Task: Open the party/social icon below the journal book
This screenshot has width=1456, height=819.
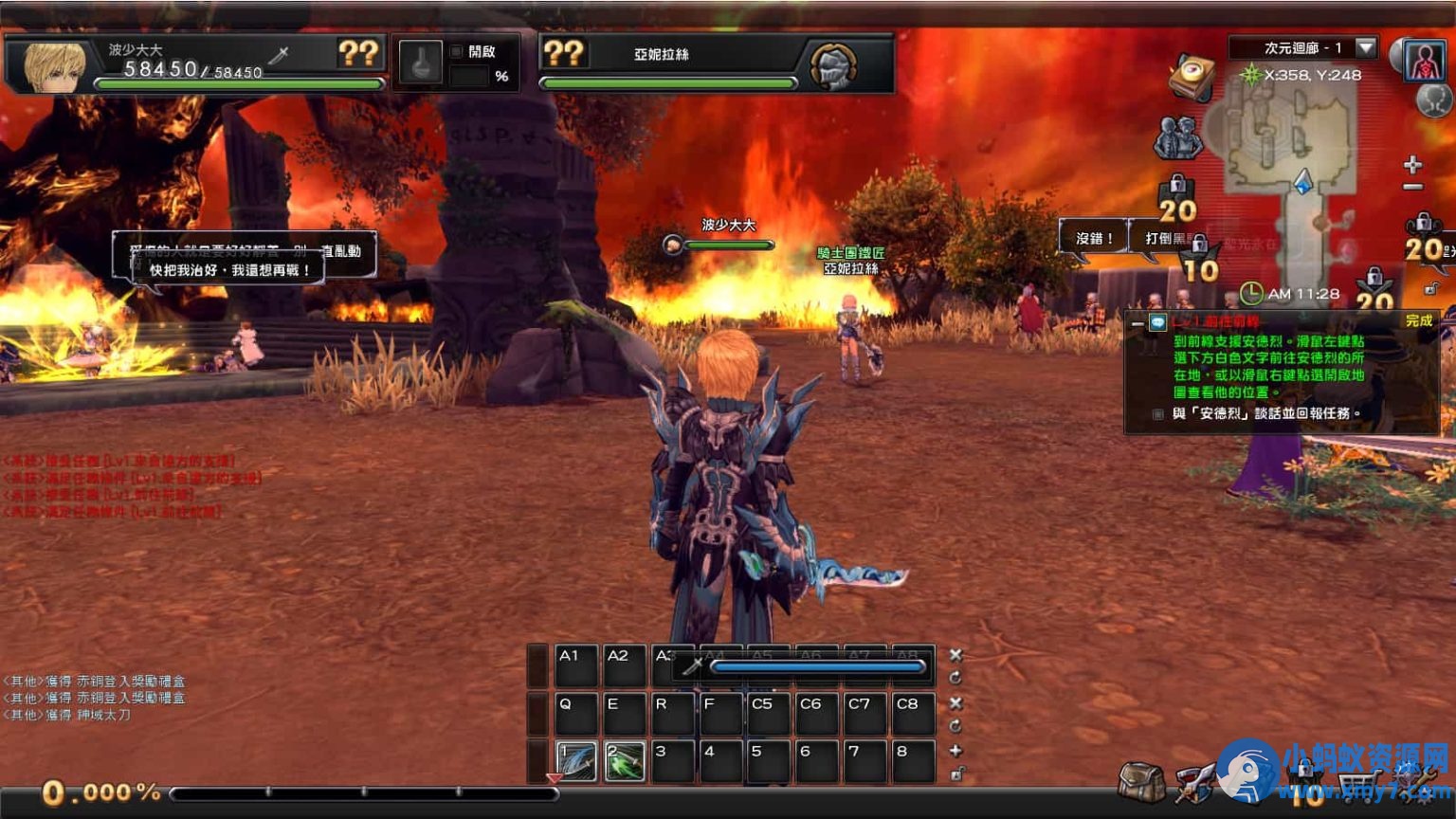Action: point(1181,138)
